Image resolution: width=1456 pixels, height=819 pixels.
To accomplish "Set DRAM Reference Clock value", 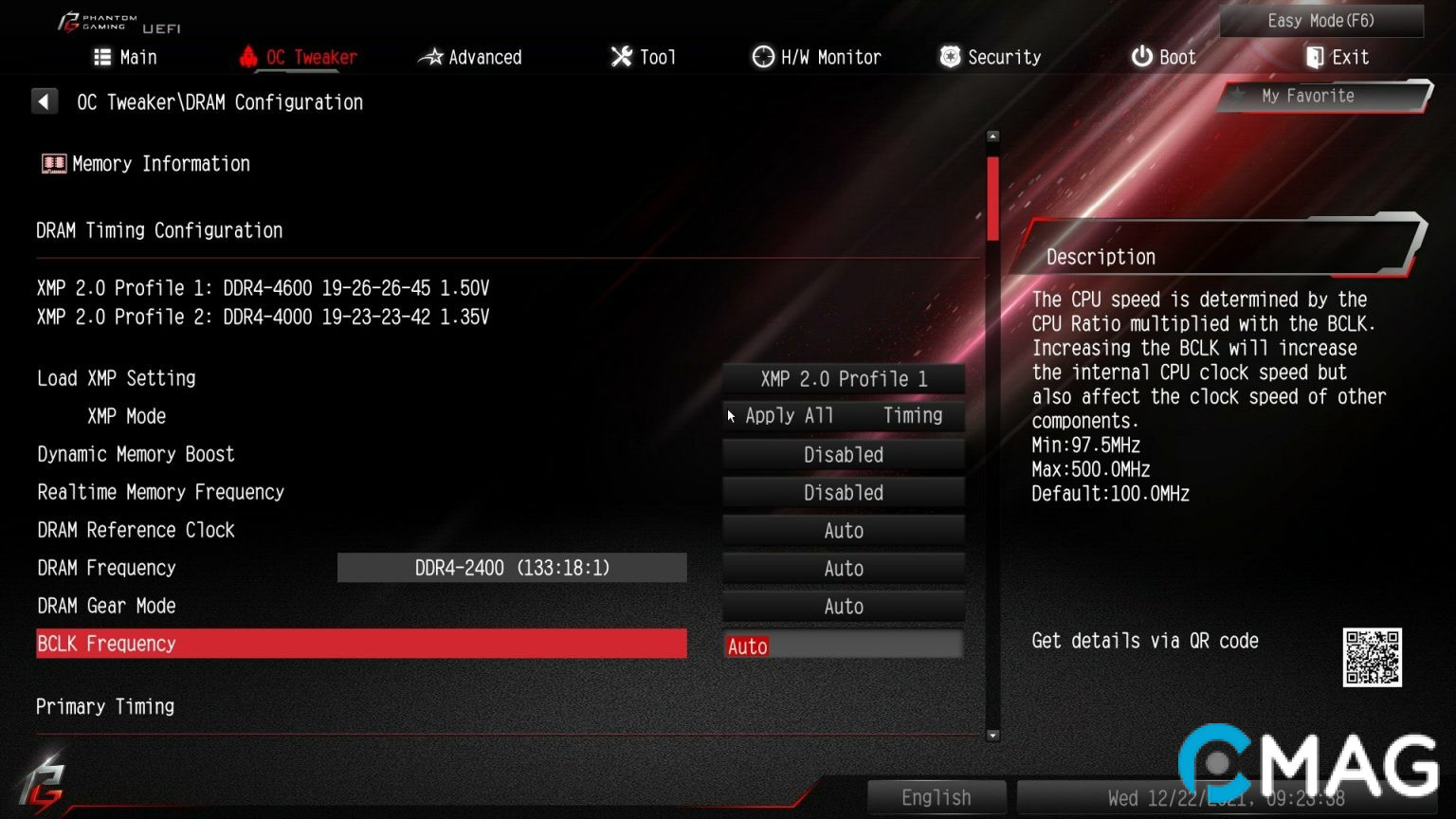I will click(x=844, y=531).
